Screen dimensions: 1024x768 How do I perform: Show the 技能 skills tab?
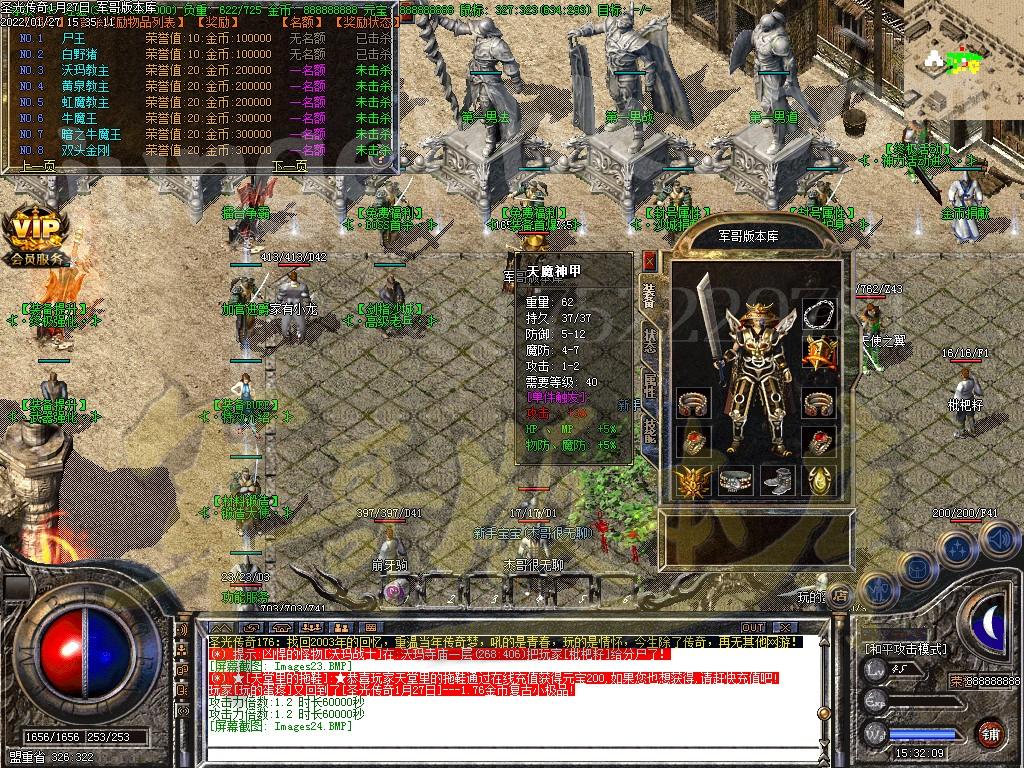pyautogui.click(x=650, y=428)
